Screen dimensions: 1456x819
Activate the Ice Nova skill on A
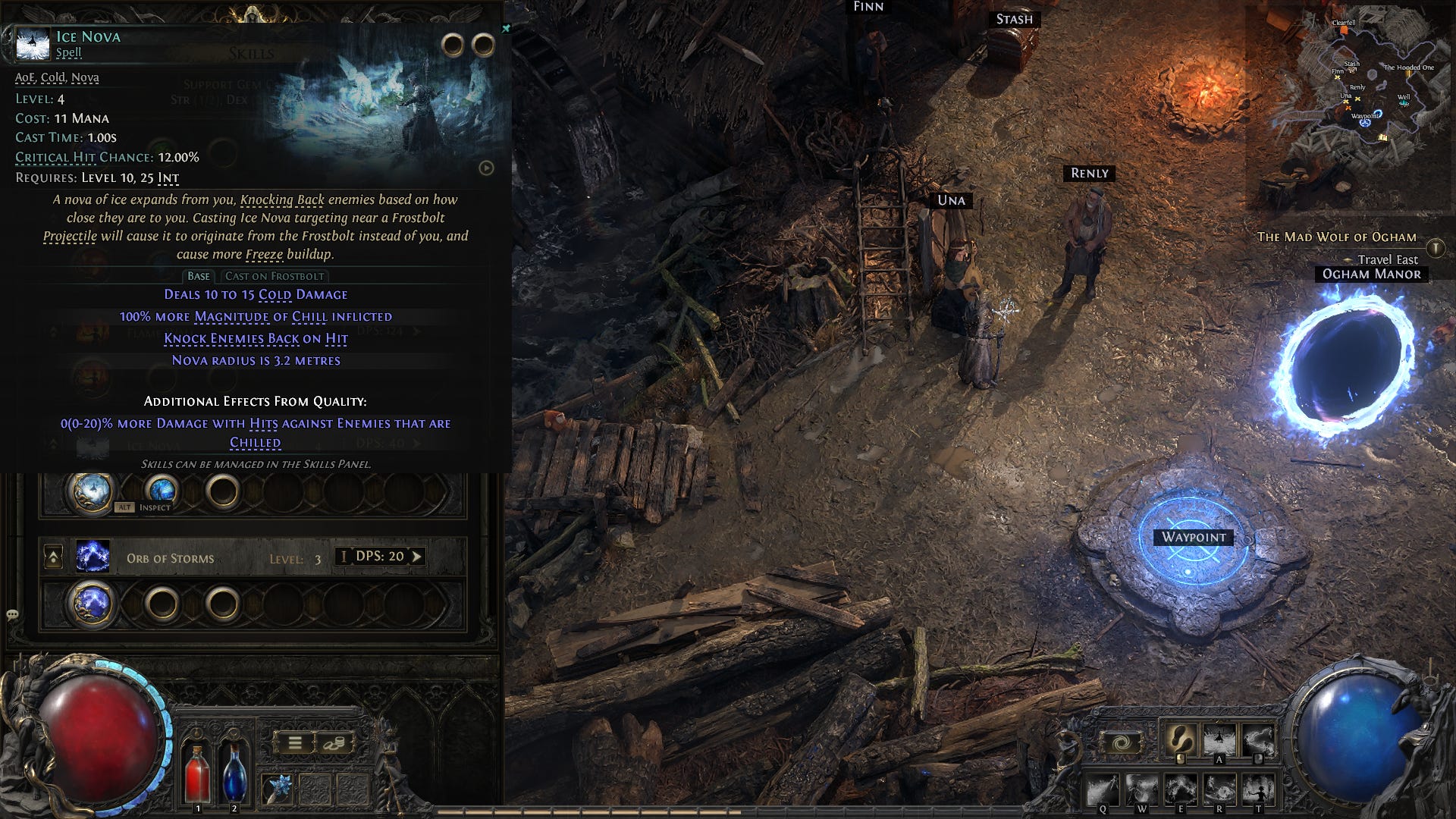[1219, 739]
